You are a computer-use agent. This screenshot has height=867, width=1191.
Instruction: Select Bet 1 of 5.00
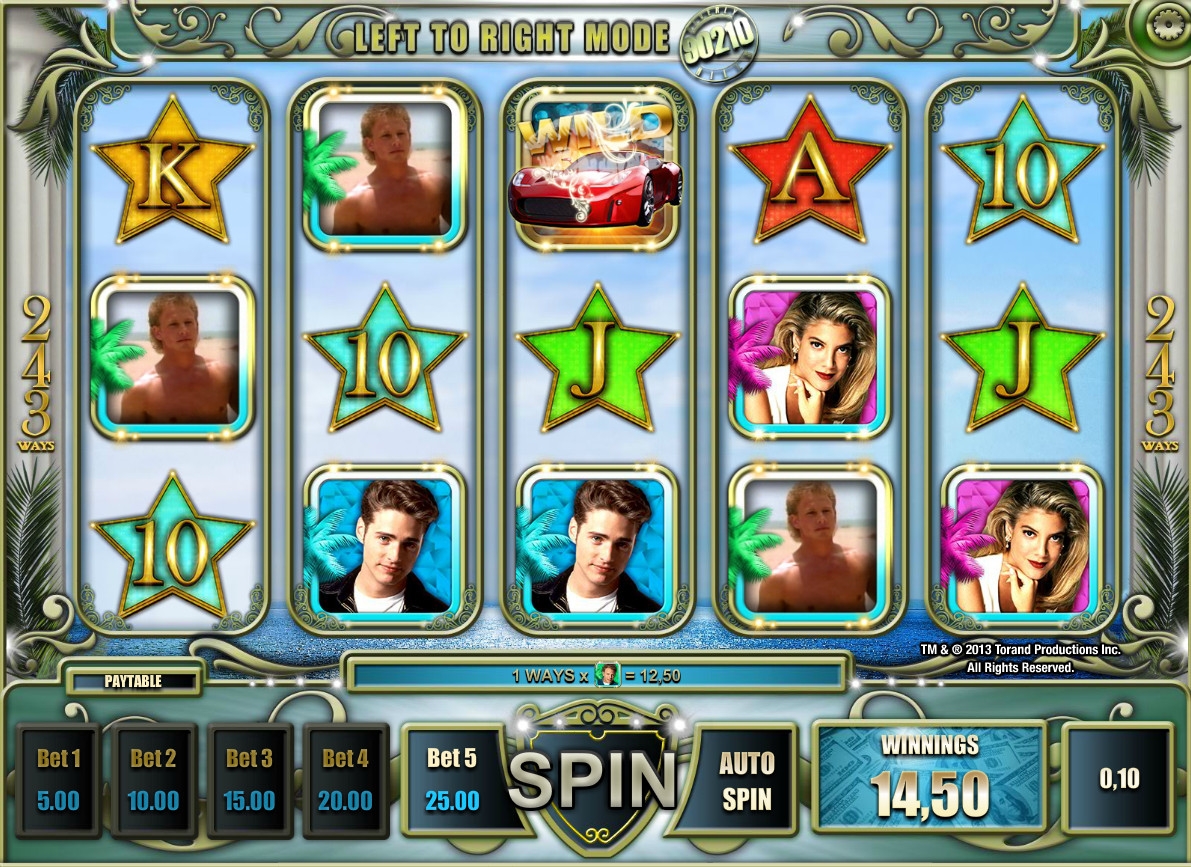[x=57, y=779]
